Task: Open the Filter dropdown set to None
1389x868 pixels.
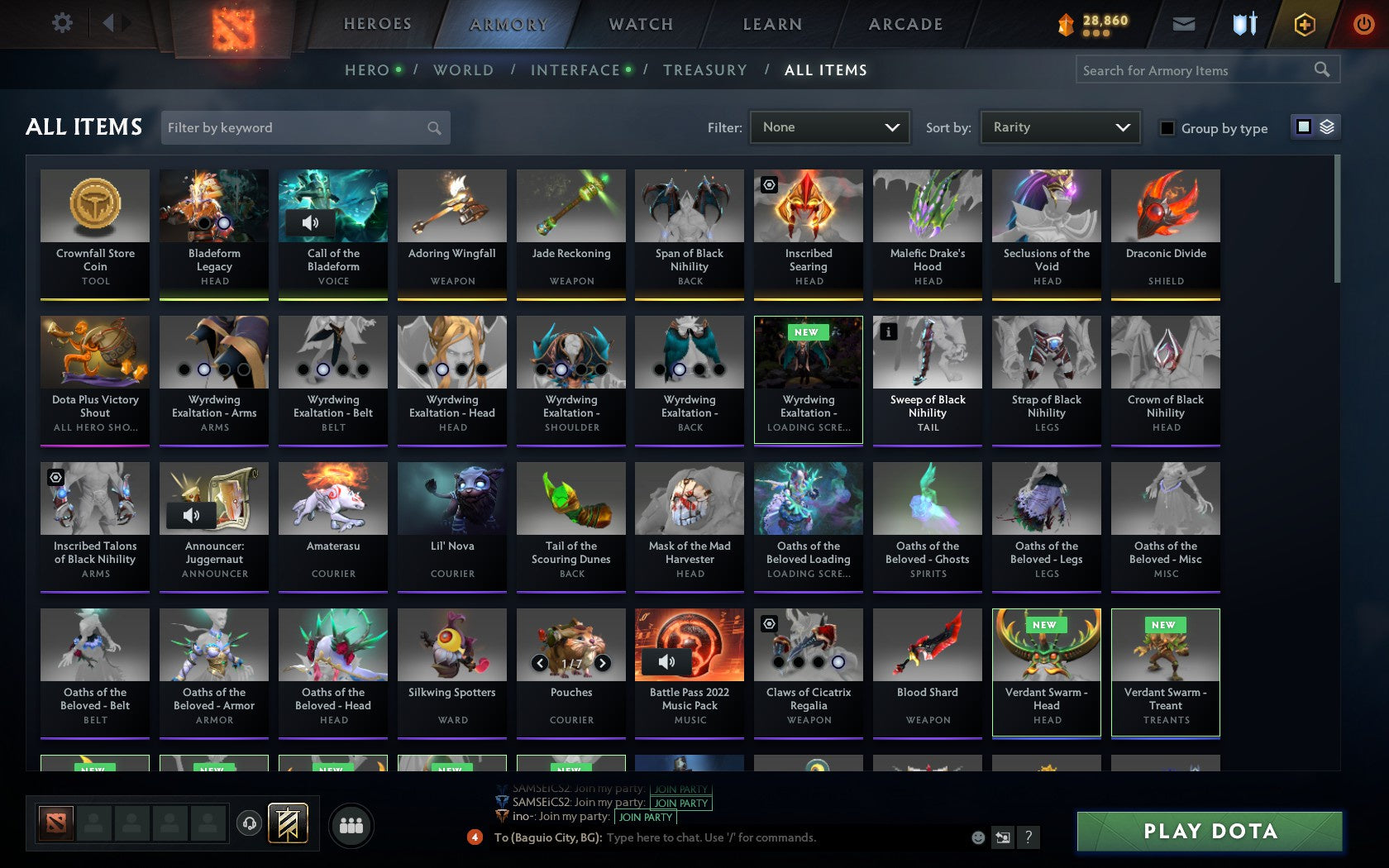Action: point(829,127)
